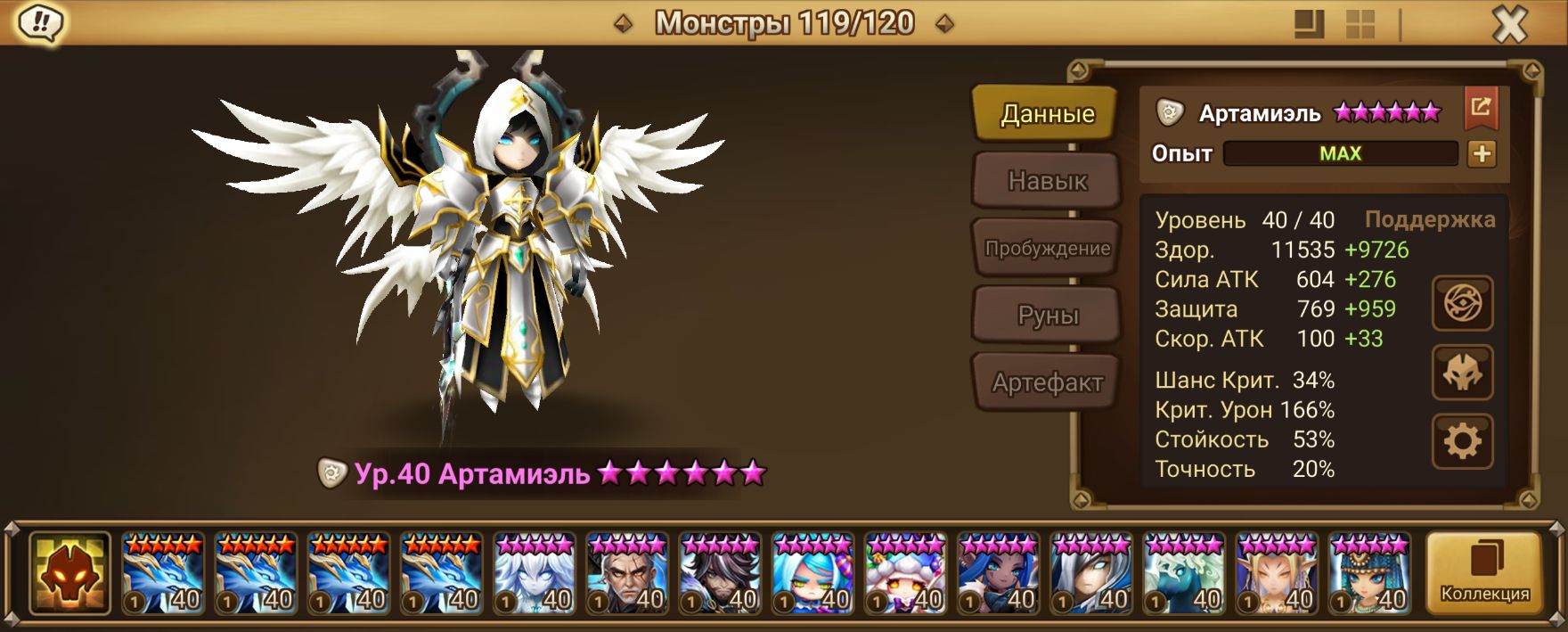This screenshot has width=1568, height=632.
Task: Open the Навык tab
Action: click(x=1047, y=181)
